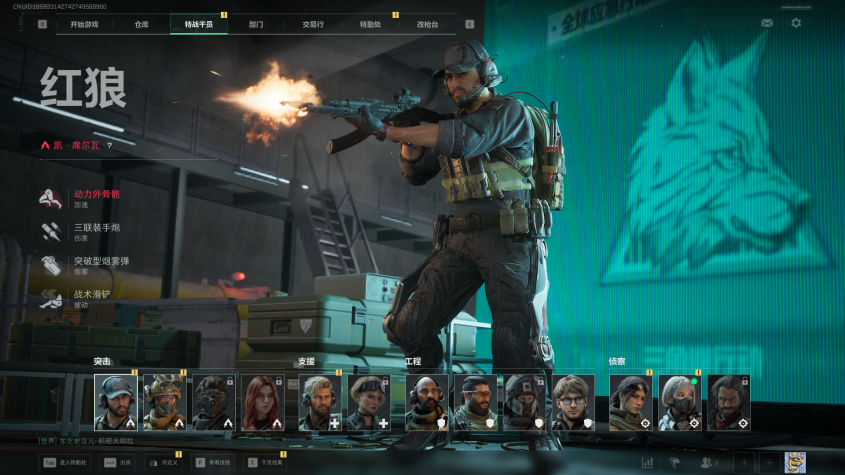Image resolution: width=845 pixels, height=475 pixels.
Task: Choose the masked recon operator with green dot
Action: [x=679, y=402]
